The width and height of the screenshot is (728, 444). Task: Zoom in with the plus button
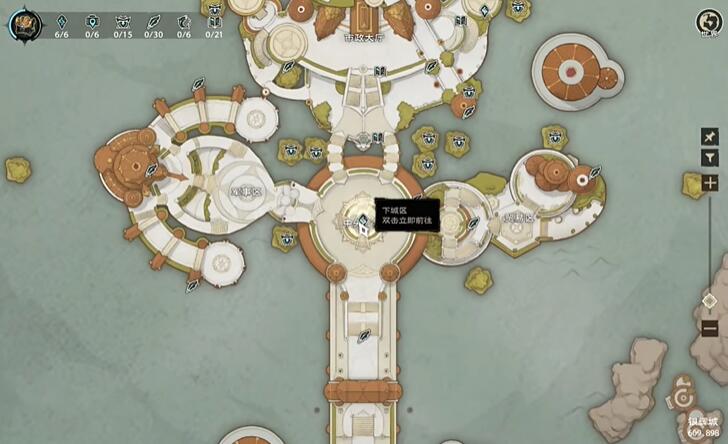tap(709, 183)
